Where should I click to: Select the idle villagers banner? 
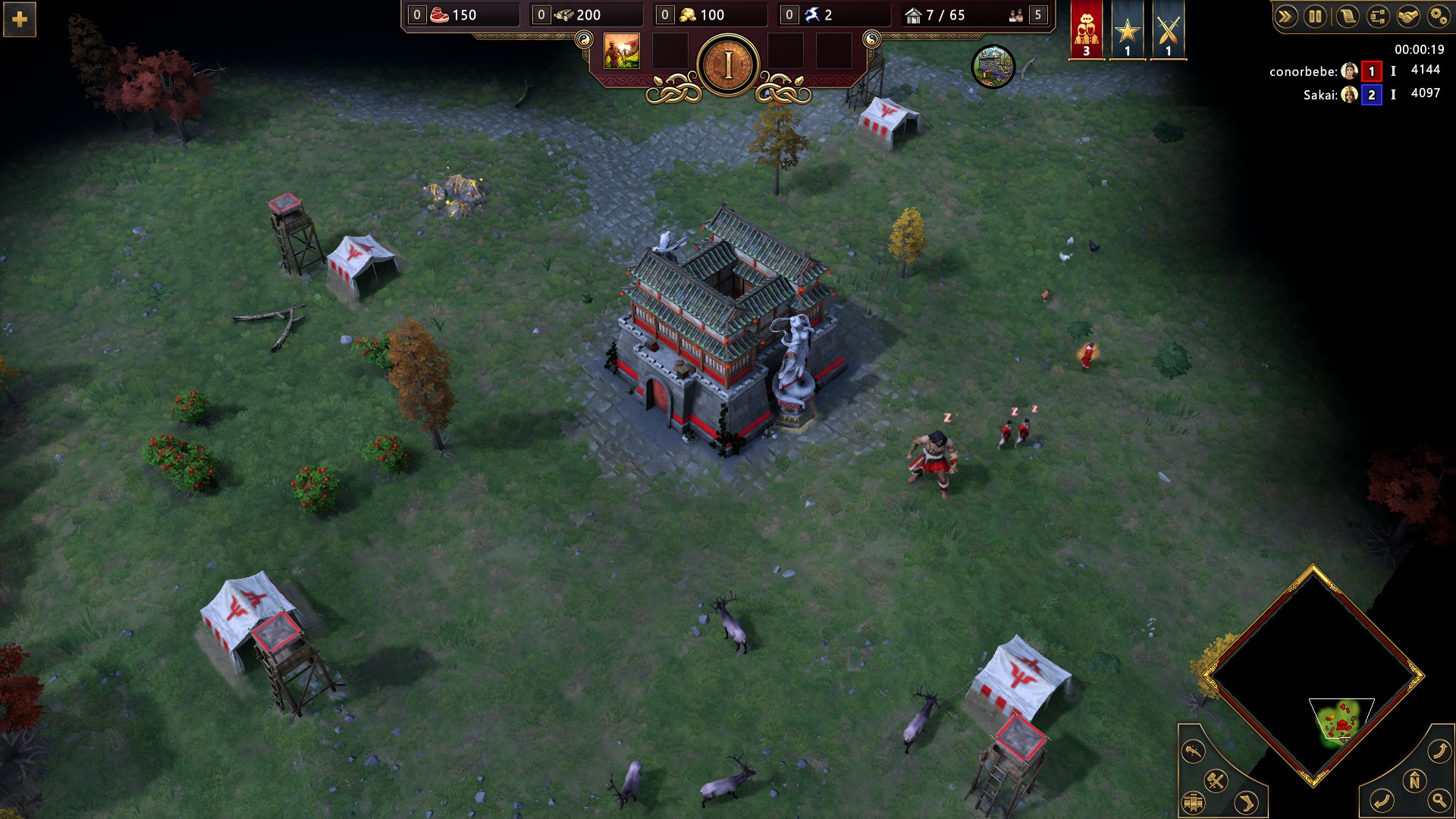click(1086, 30)
